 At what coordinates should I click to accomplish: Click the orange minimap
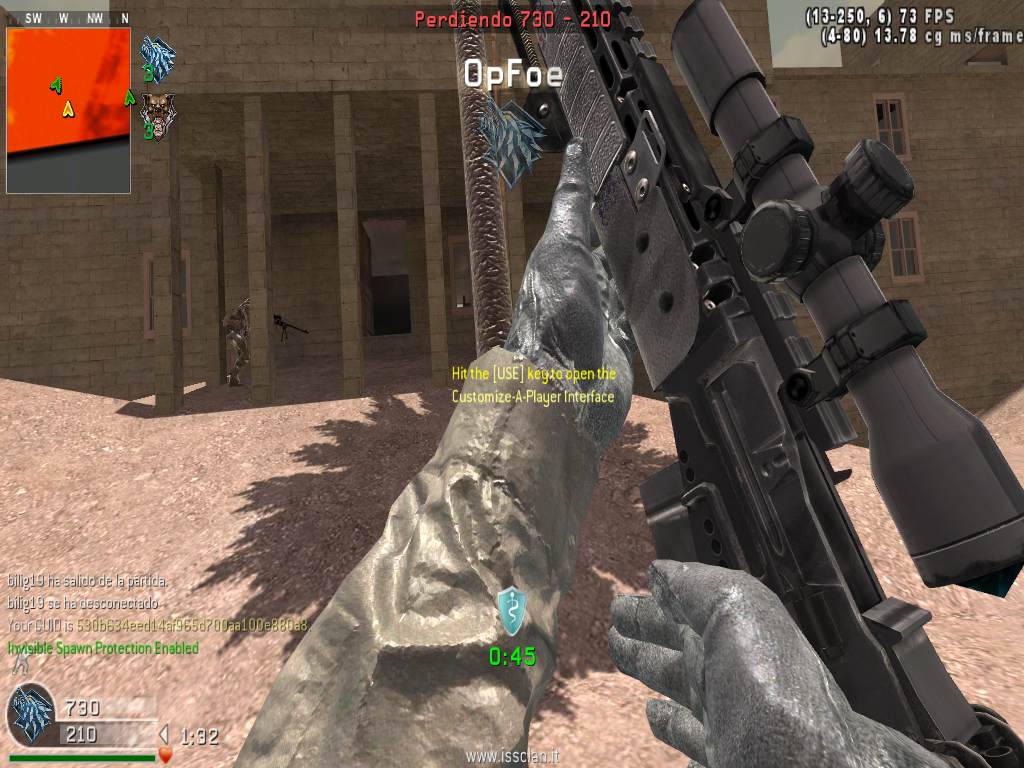tap(68, 109)
